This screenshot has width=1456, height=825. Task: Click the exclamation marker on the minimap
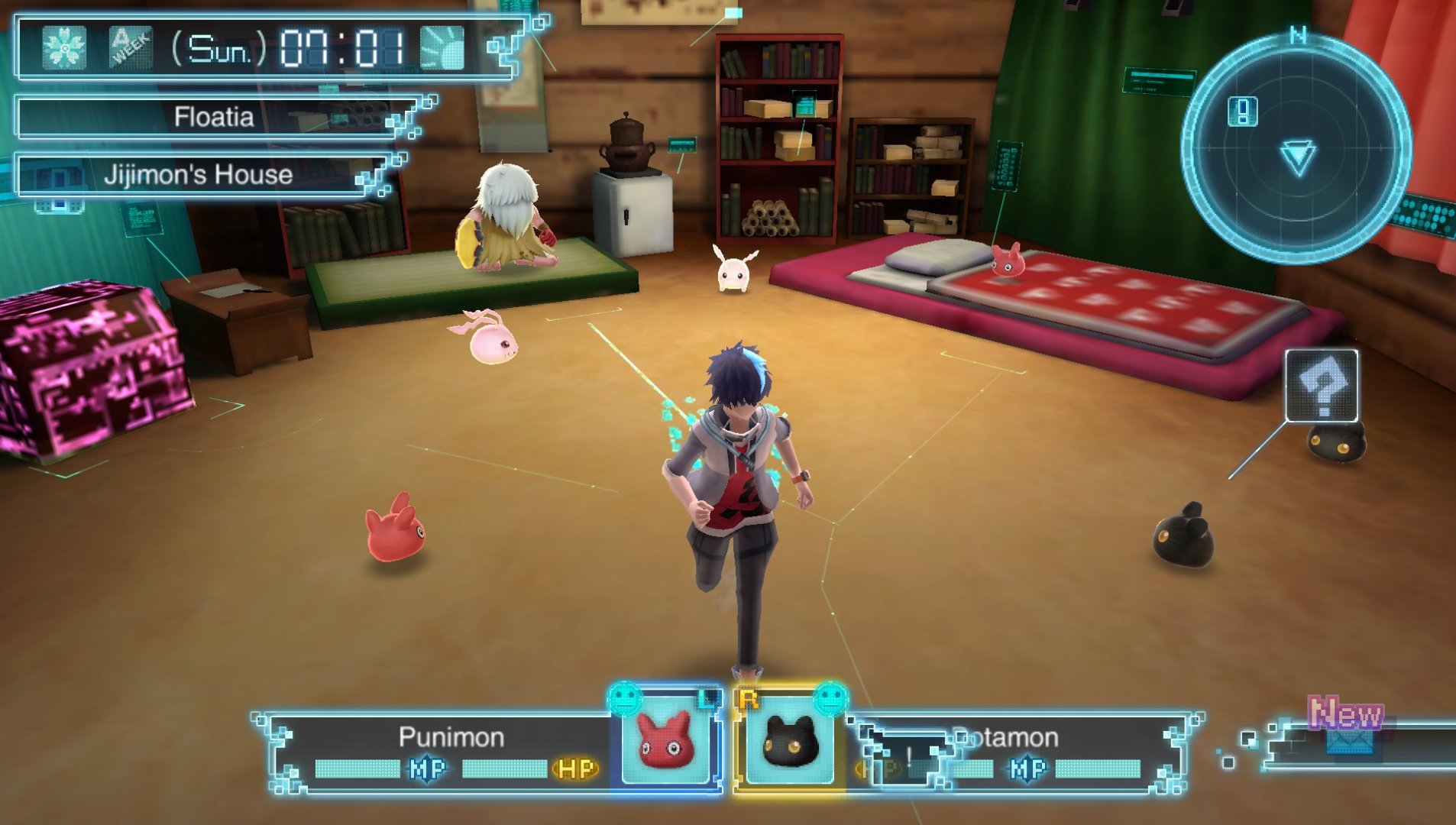(1242, 112)
